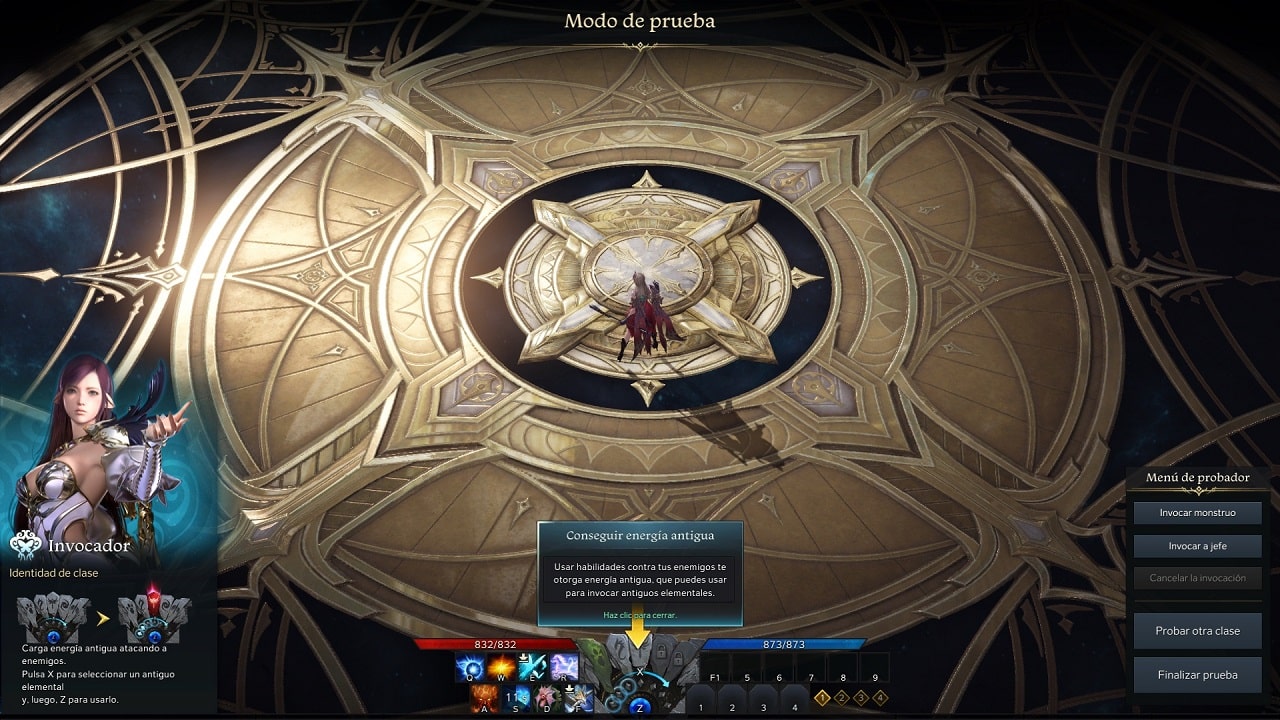This screenshot has height=720, width=1280.
Task: Cast the blue orb skill on Q
Action: coord(470,665)
